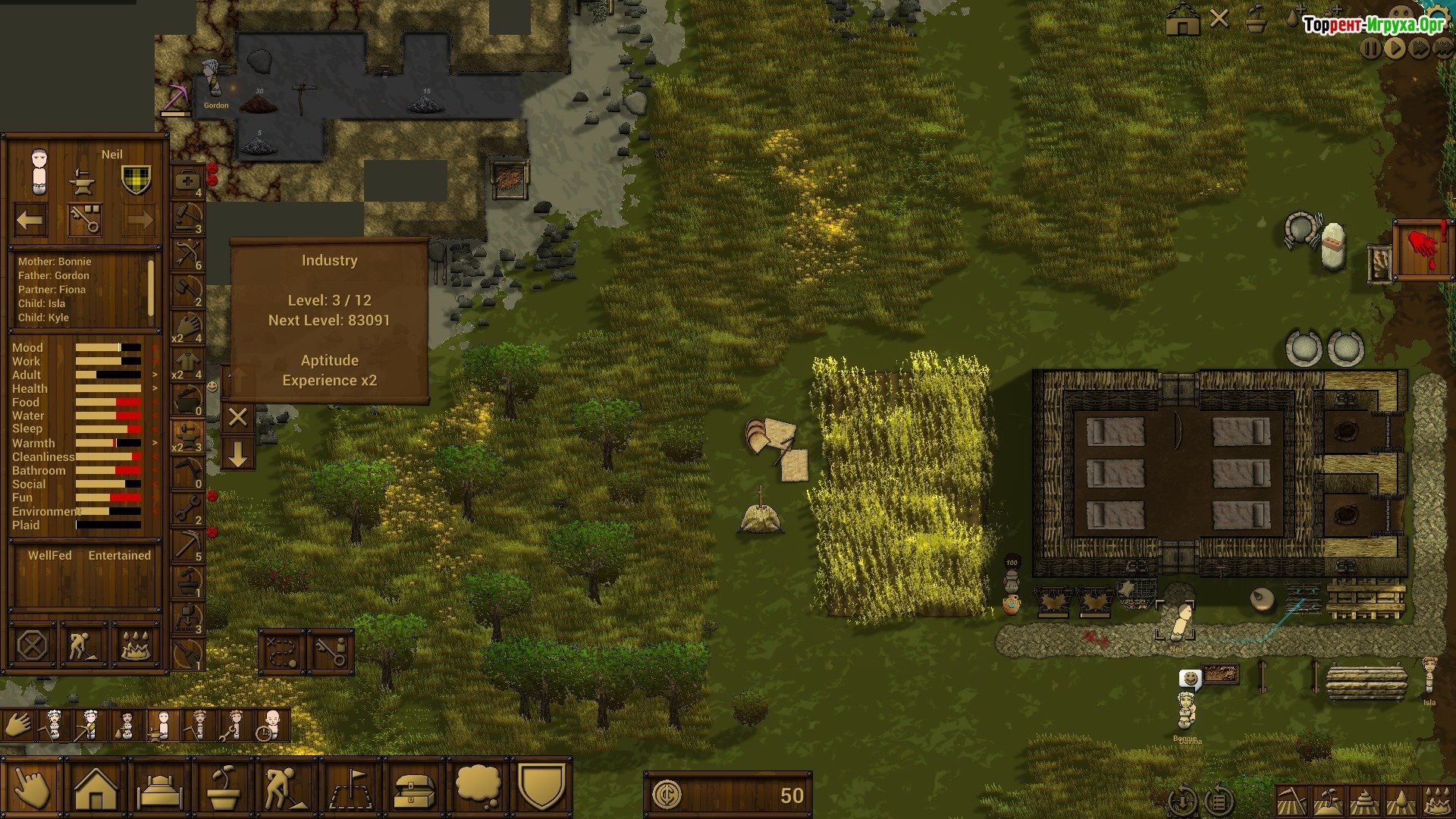Open the treasure chest storage menu
This screenshot has width=1456, height=819.
click(x=414, y=789)
